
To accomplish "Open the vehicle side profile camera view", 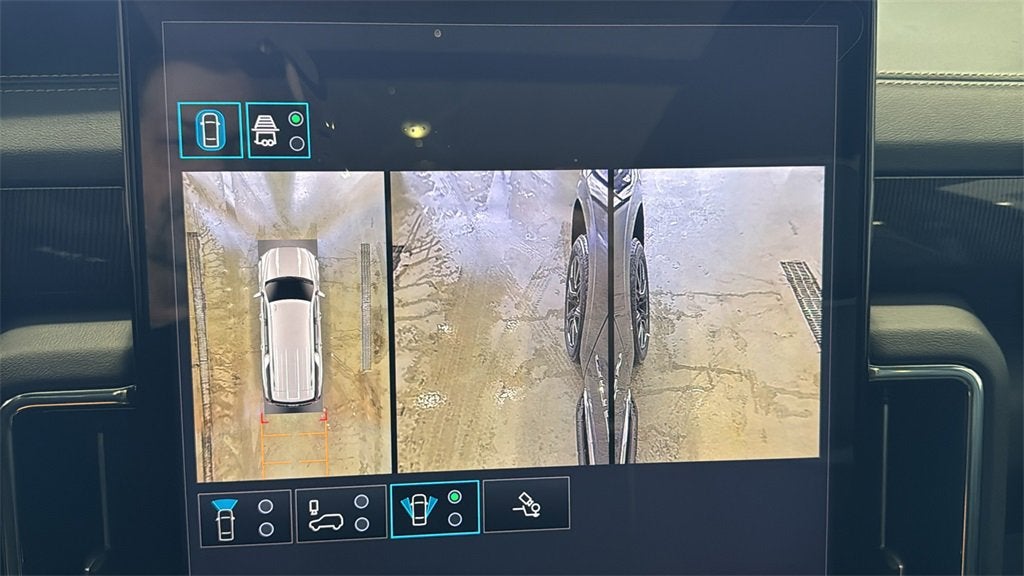I will coord(341,514).
